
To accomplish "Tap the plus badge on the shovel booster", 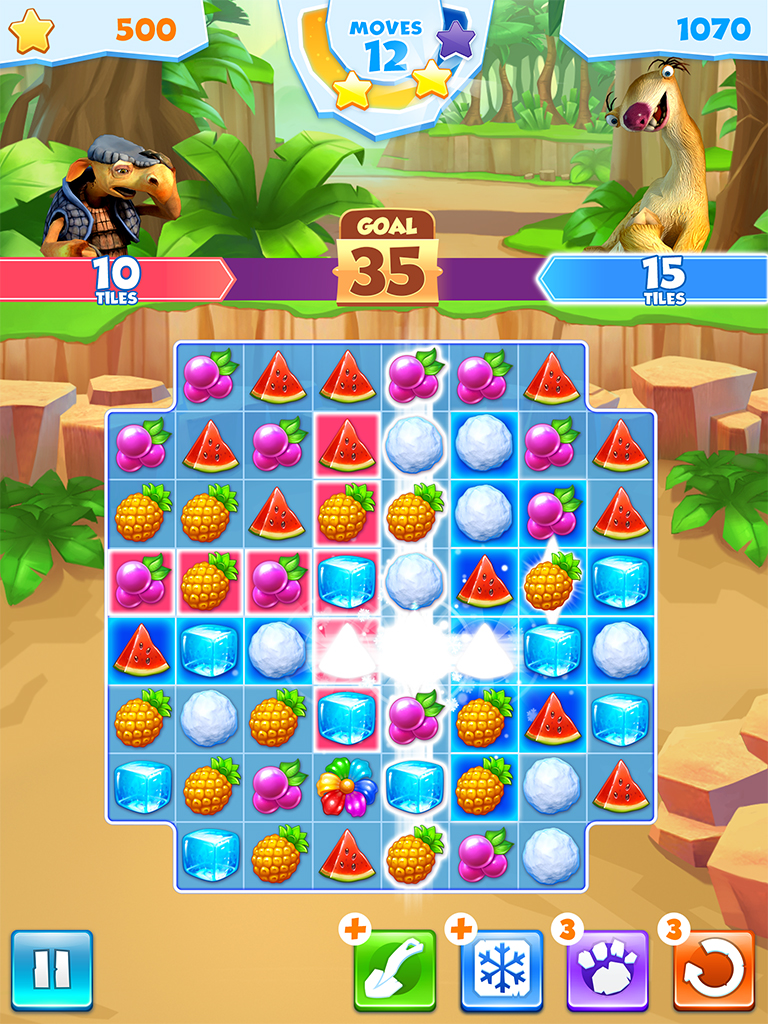I will pos(353,929).
